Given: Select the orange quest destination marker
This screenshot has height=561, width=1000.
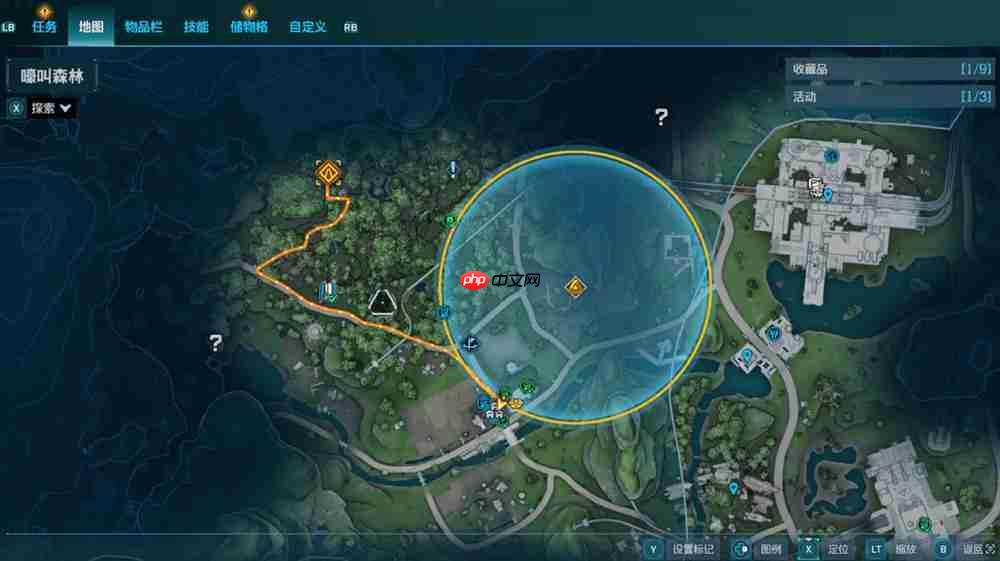Looking at the screenshot, I should pyautogui.click(x=329, y=172).
